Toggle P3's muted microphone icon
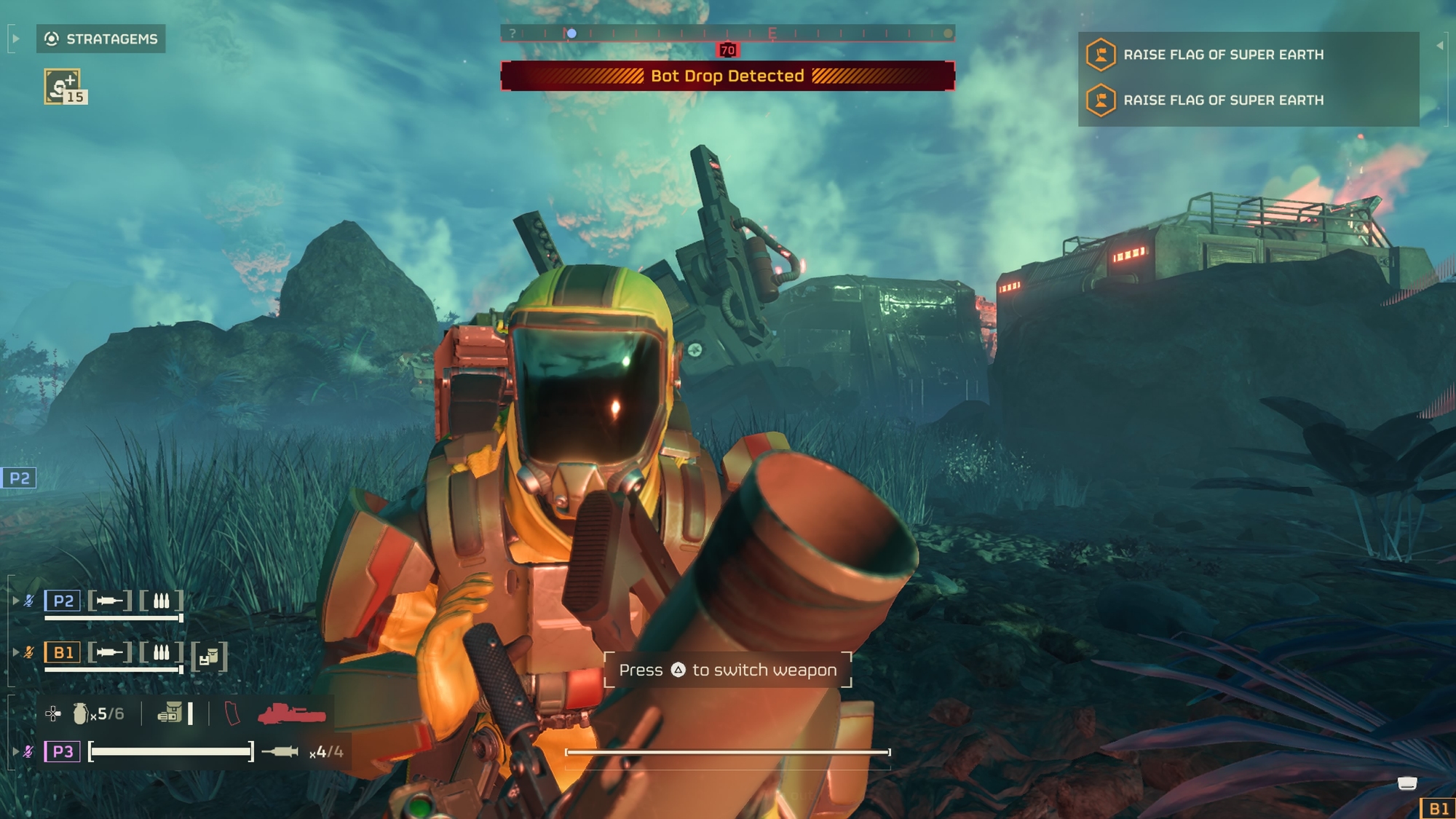1456x819 pixels. click(x=28, y=751)
